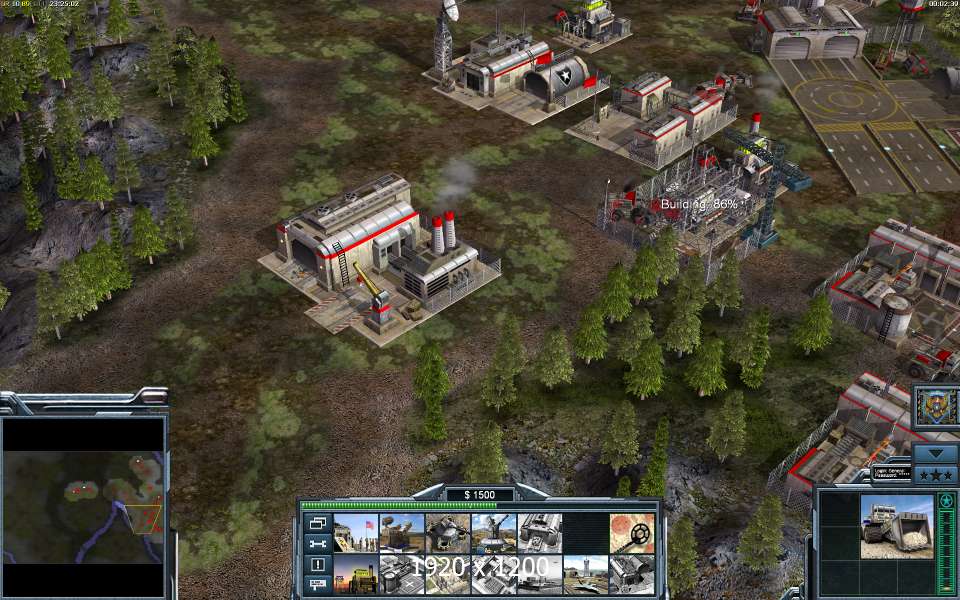Click the signpost sidebar button
The width and height of the screenshot is (960, 600).
pos(318,584)
